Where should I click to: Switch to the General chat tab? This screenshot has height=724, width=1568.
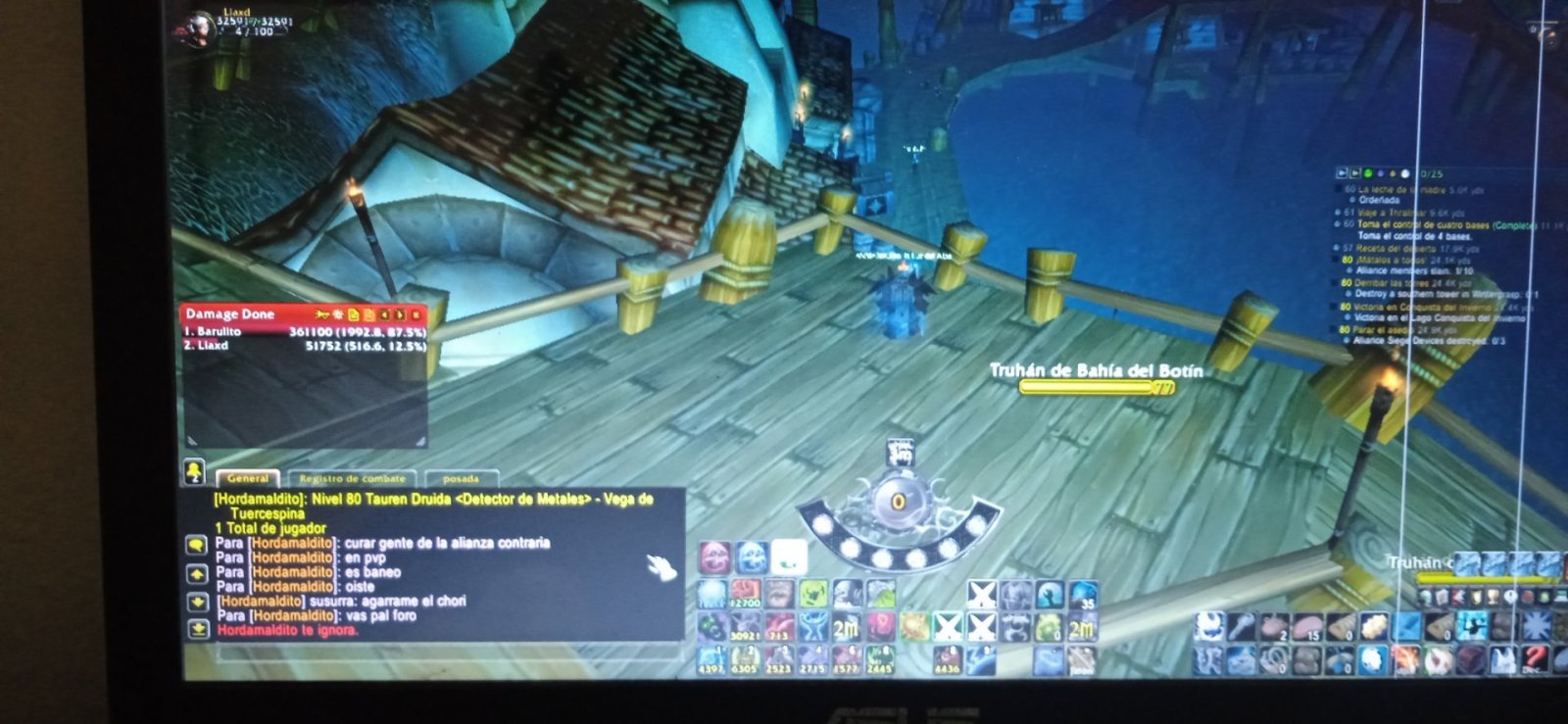(248, 478)
